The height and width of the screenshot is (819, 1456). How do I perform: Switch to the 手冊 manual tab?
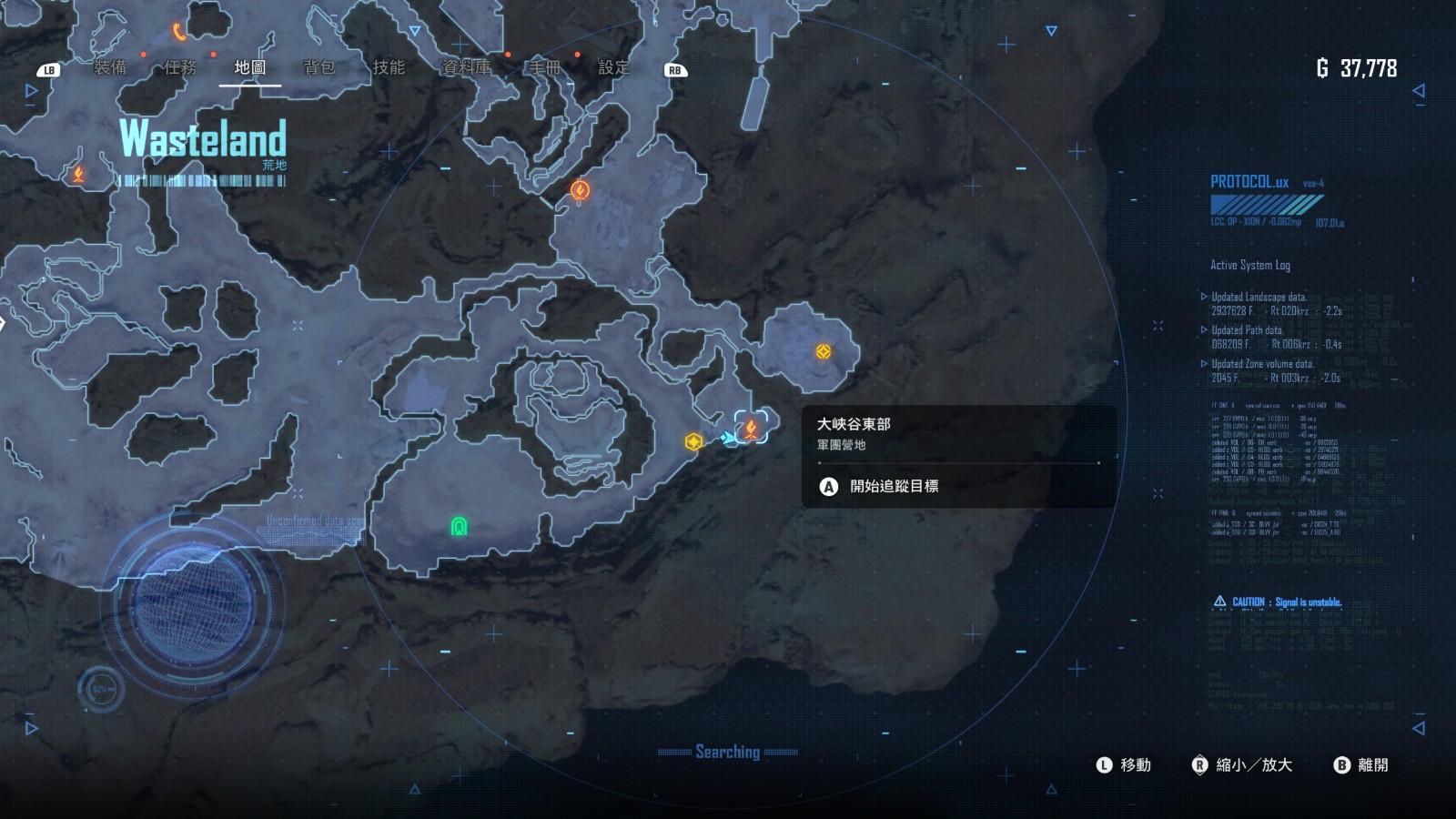click(544, 67)
